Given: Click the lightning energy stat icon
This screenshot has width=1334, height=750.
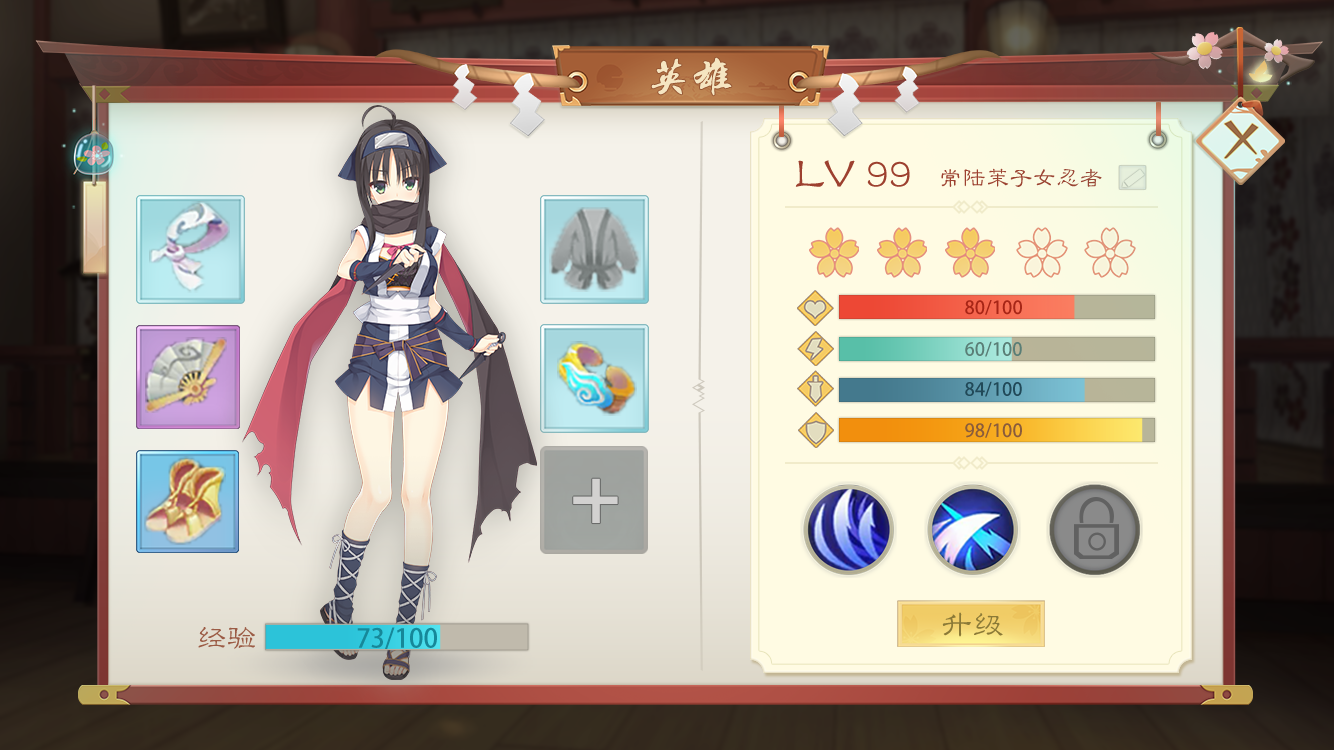Looking at the screenshot, I should (x=814, y=348).
